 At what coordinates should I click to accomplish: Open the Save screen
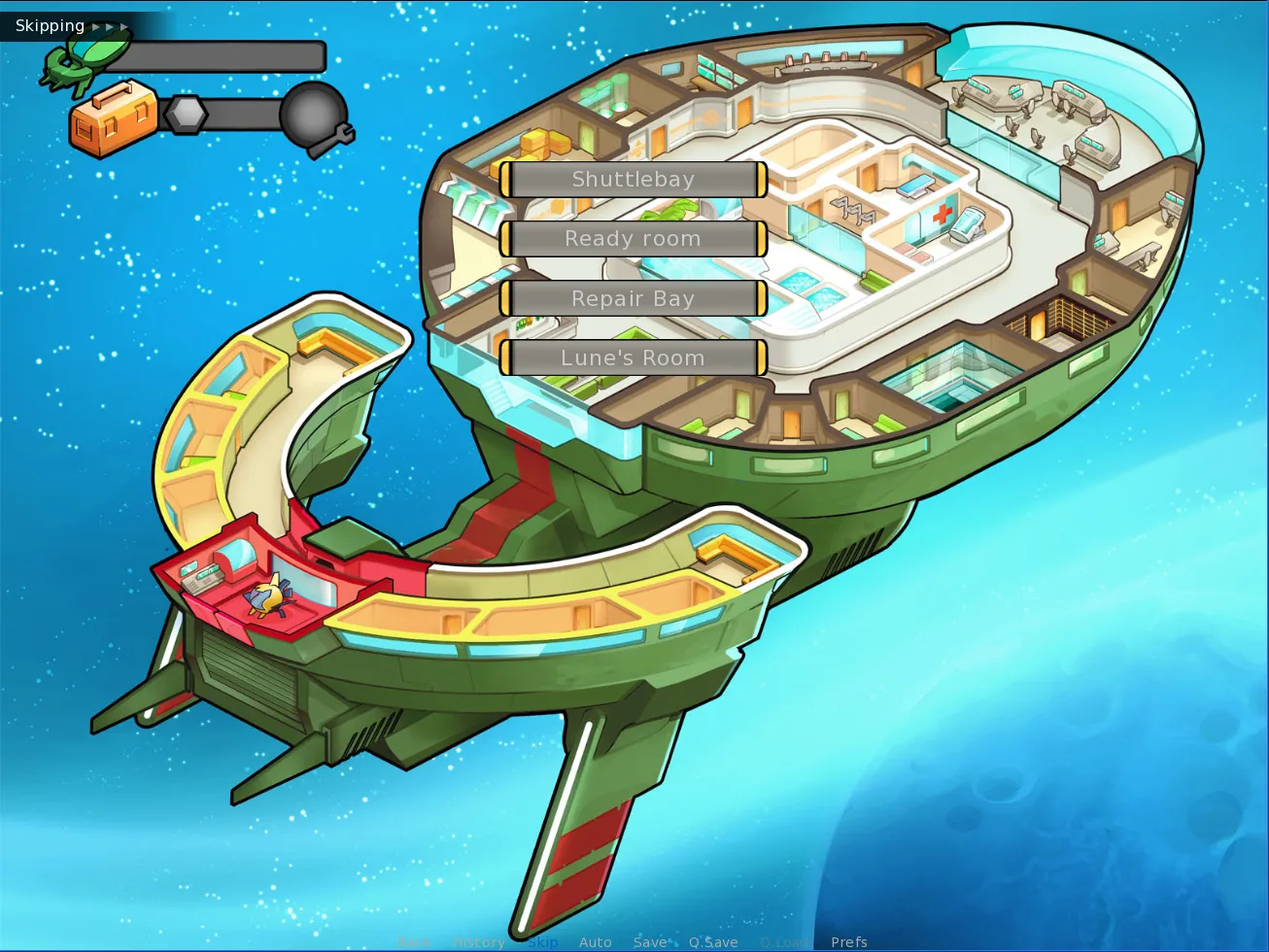click(x=650, y=941)
